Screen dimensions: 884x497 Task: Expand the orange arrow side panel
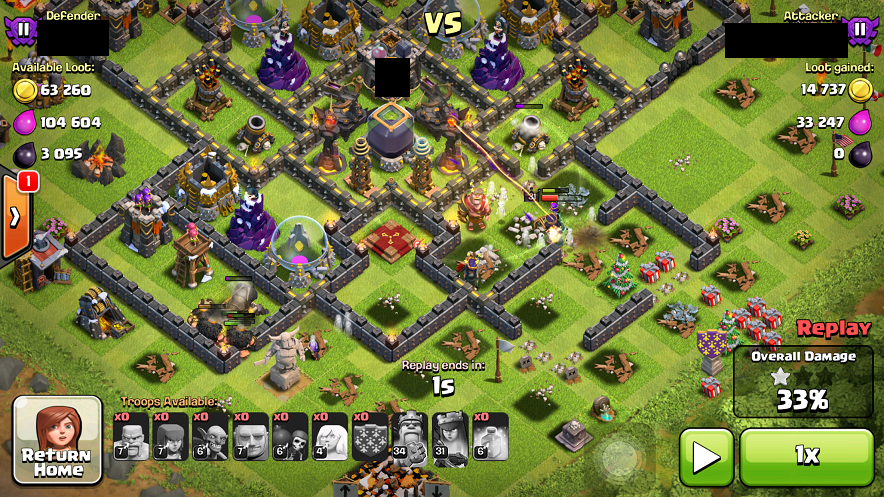16,217
